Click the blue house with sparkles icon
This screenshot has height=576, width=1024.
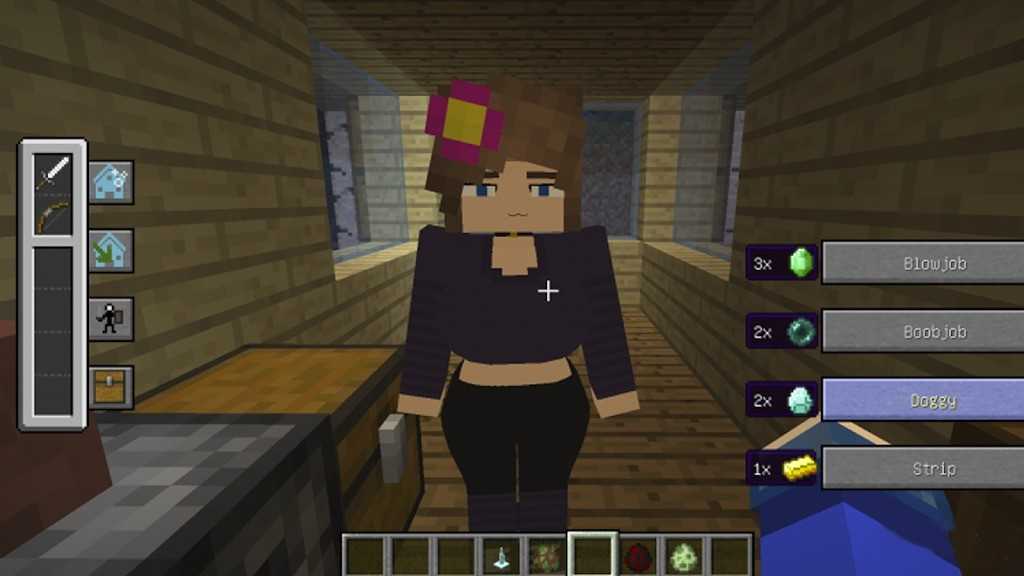click(x=110, y=182)
